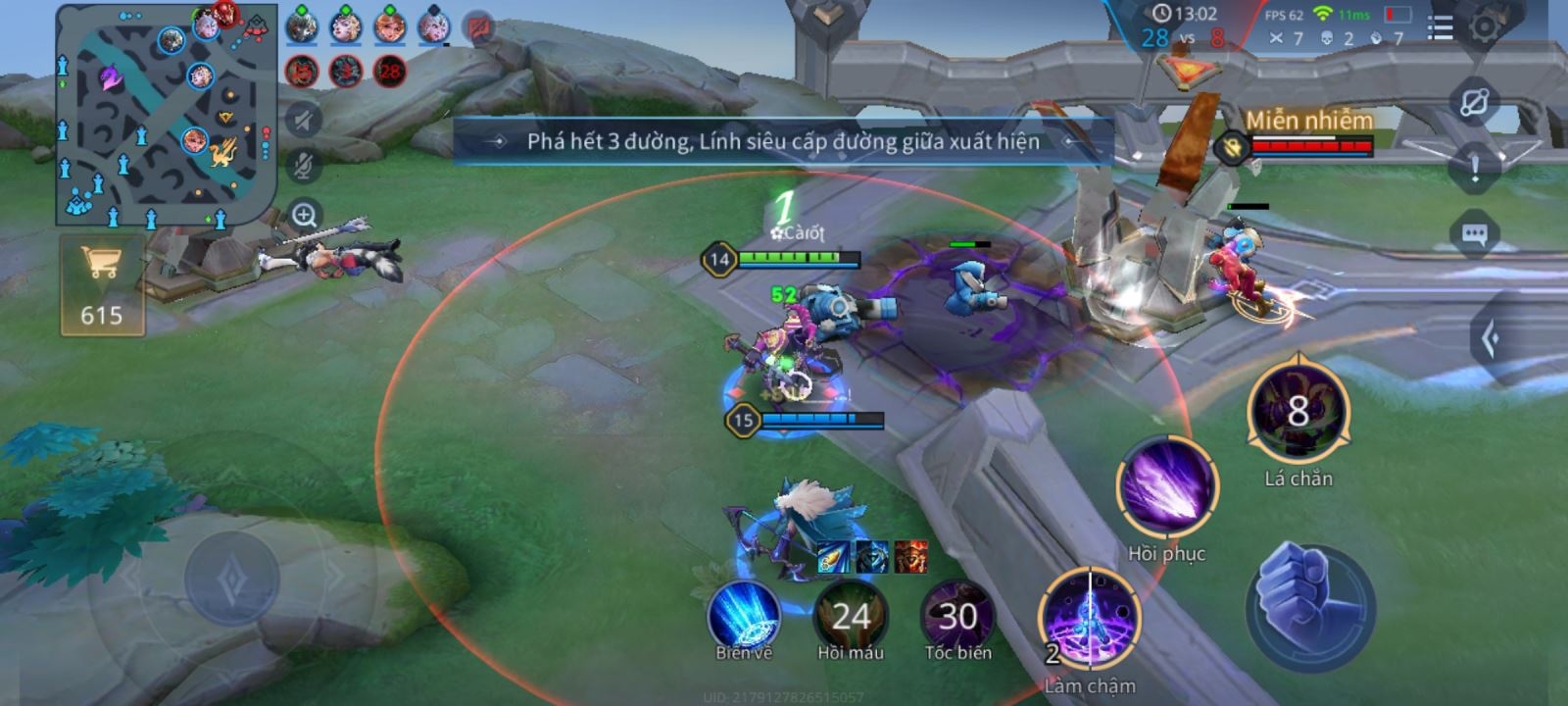Expand the side panel arrow
Screen dimensions: 1568x706
pyautogui.click(x=1492, y=339)
